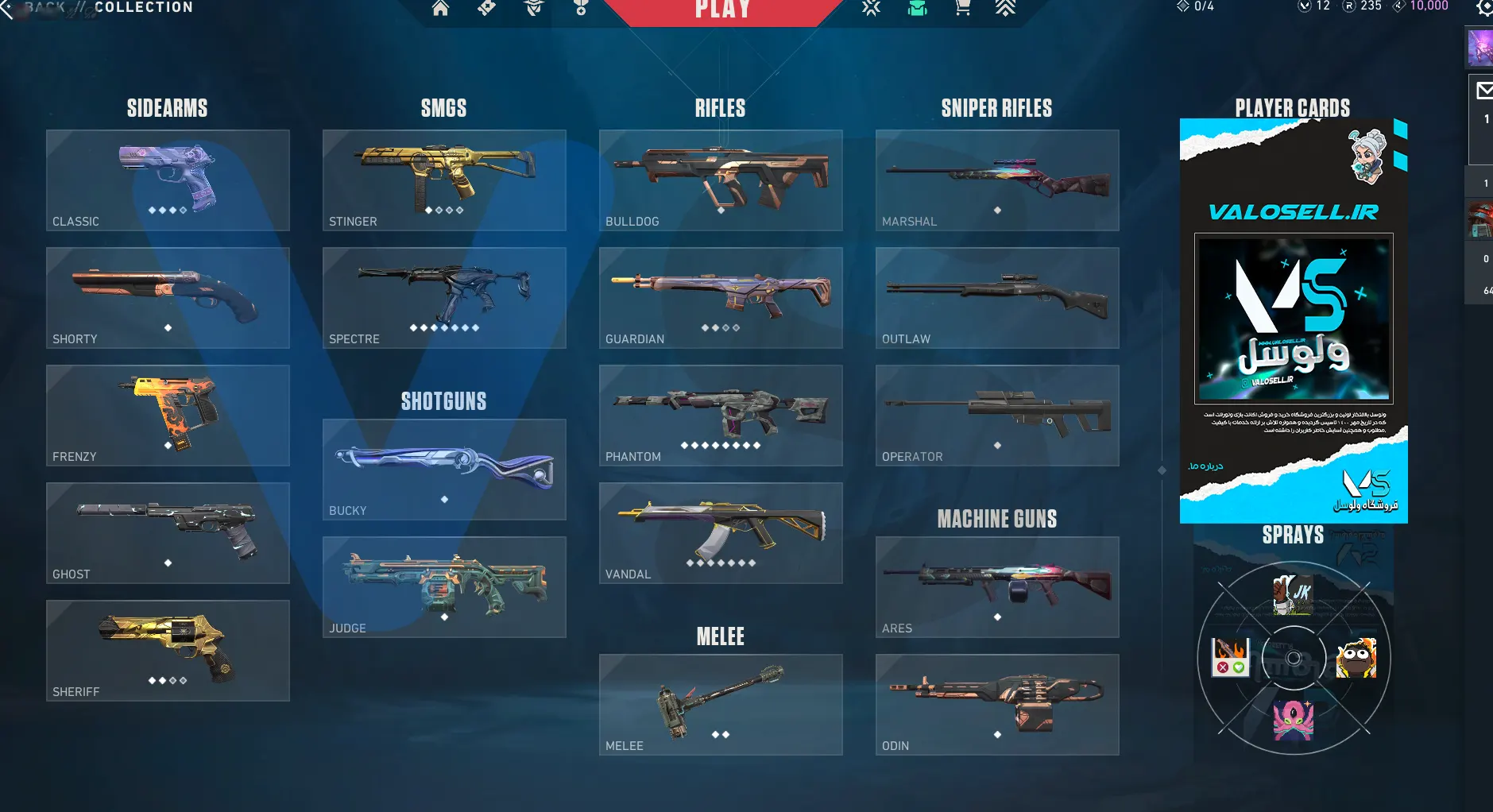Open the store cart icon
Screen dimensions: 1493x812
pos(962,8)
